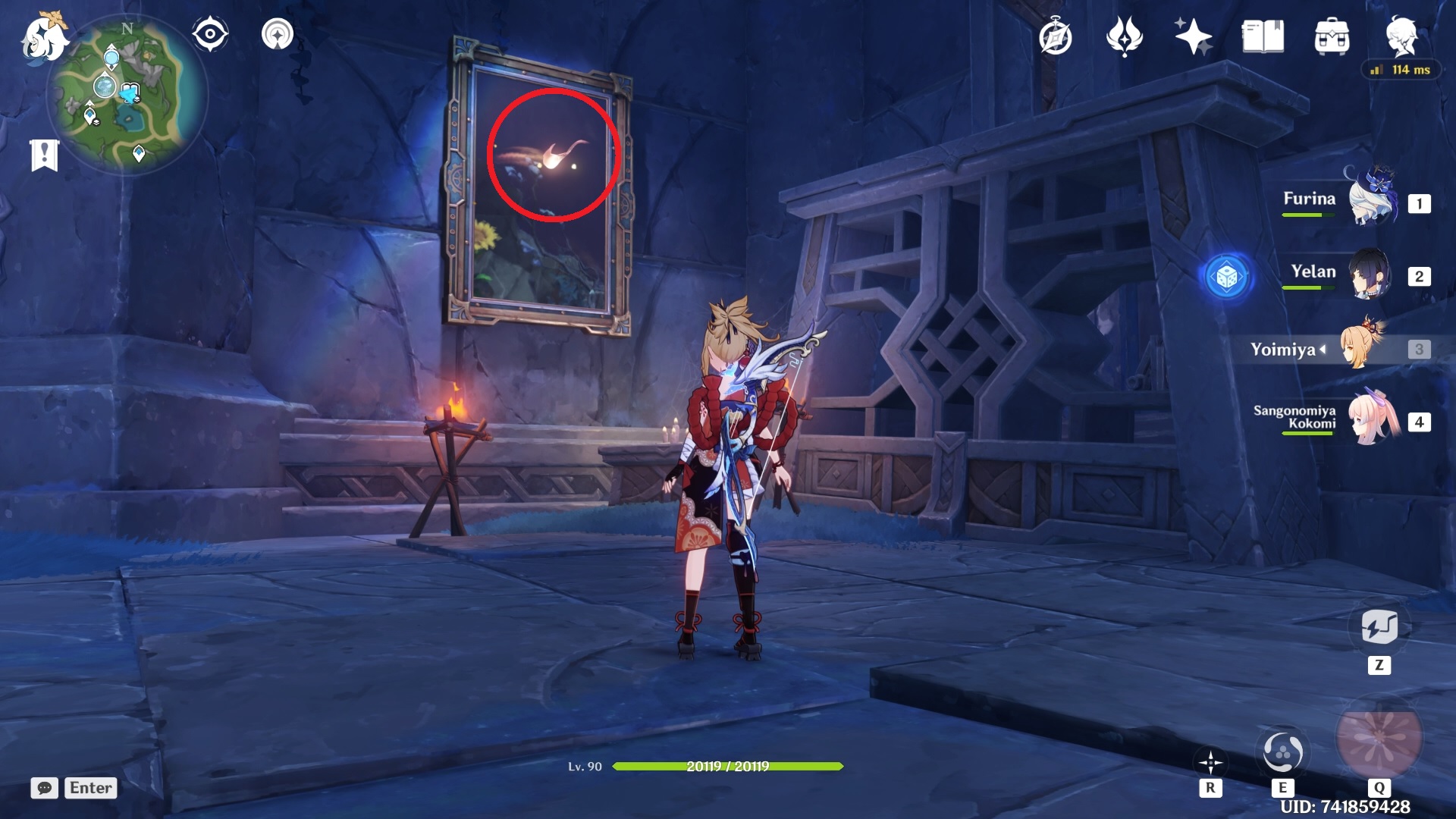Activate Elemental Sight
Image resolution: width=1456 pixels, height=819 pixels.
(x=209, y=33)
